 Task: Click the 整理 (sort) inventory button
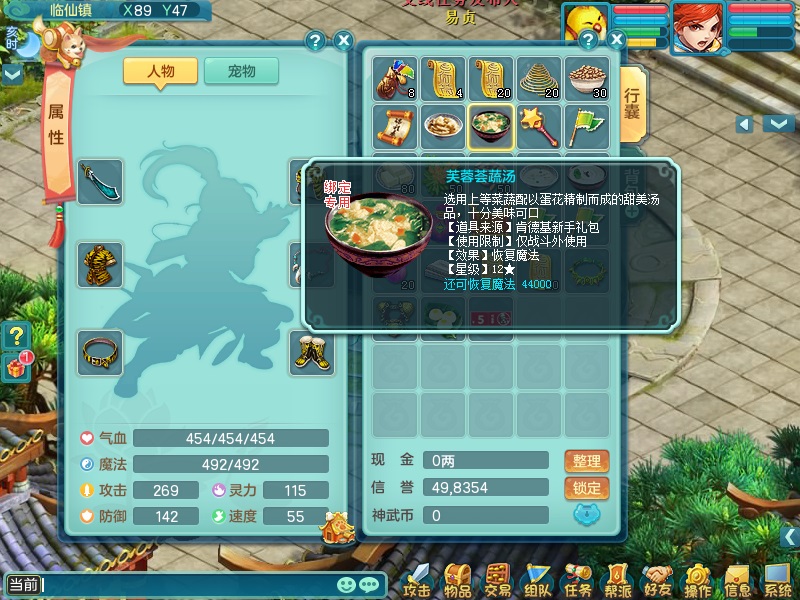pyautogui.click(x=587, y=461)
